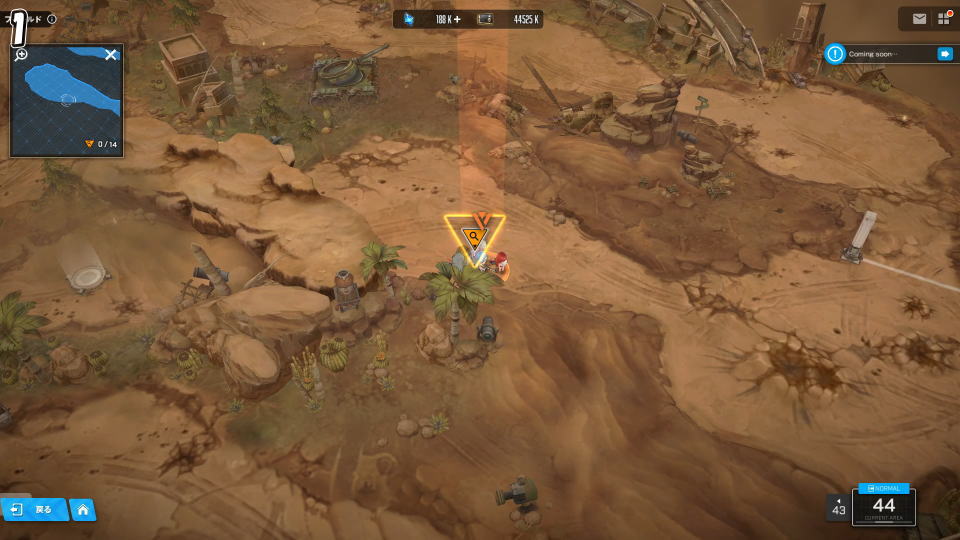Click the Coming soon arrow button
Screen dimensions: 960x540
tap(944, 54)
